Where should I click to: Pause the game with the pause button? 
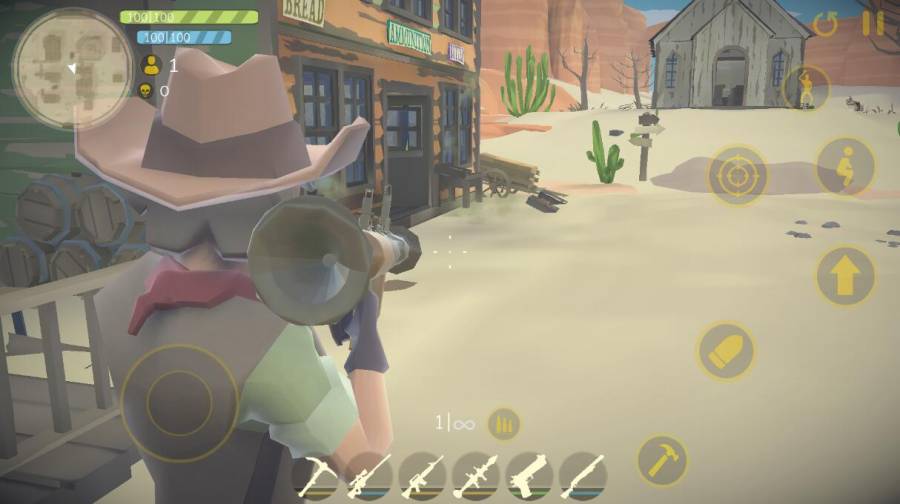(873, 24)
